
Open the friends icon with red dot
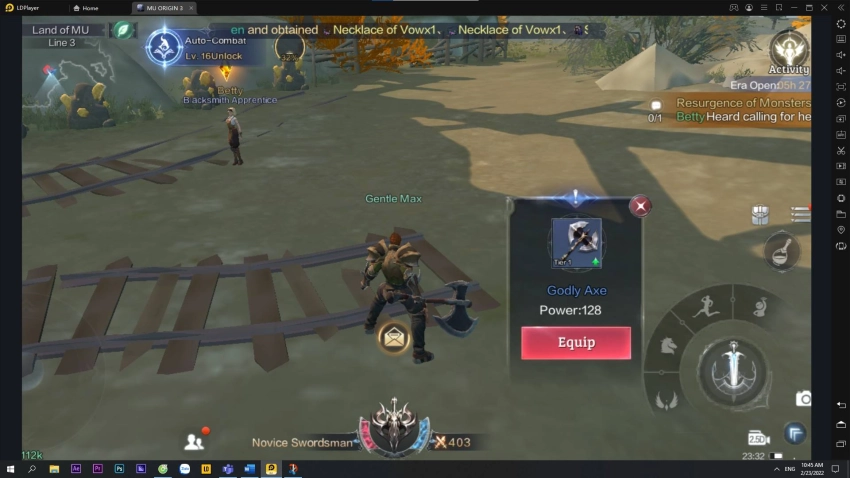(194, 440)
